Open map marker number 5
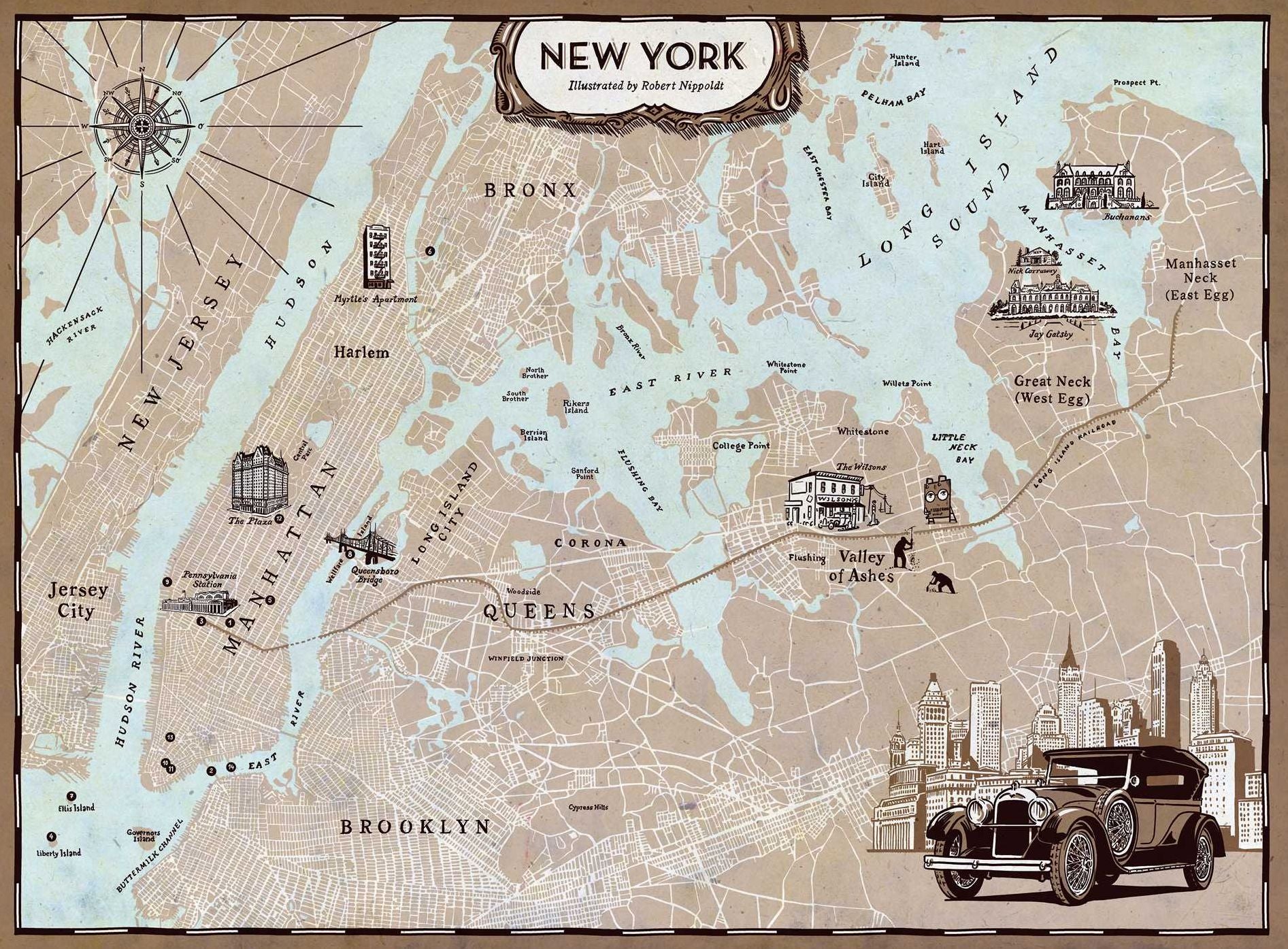The height and width of the screenshot is (949, 1288). point(269,600)
